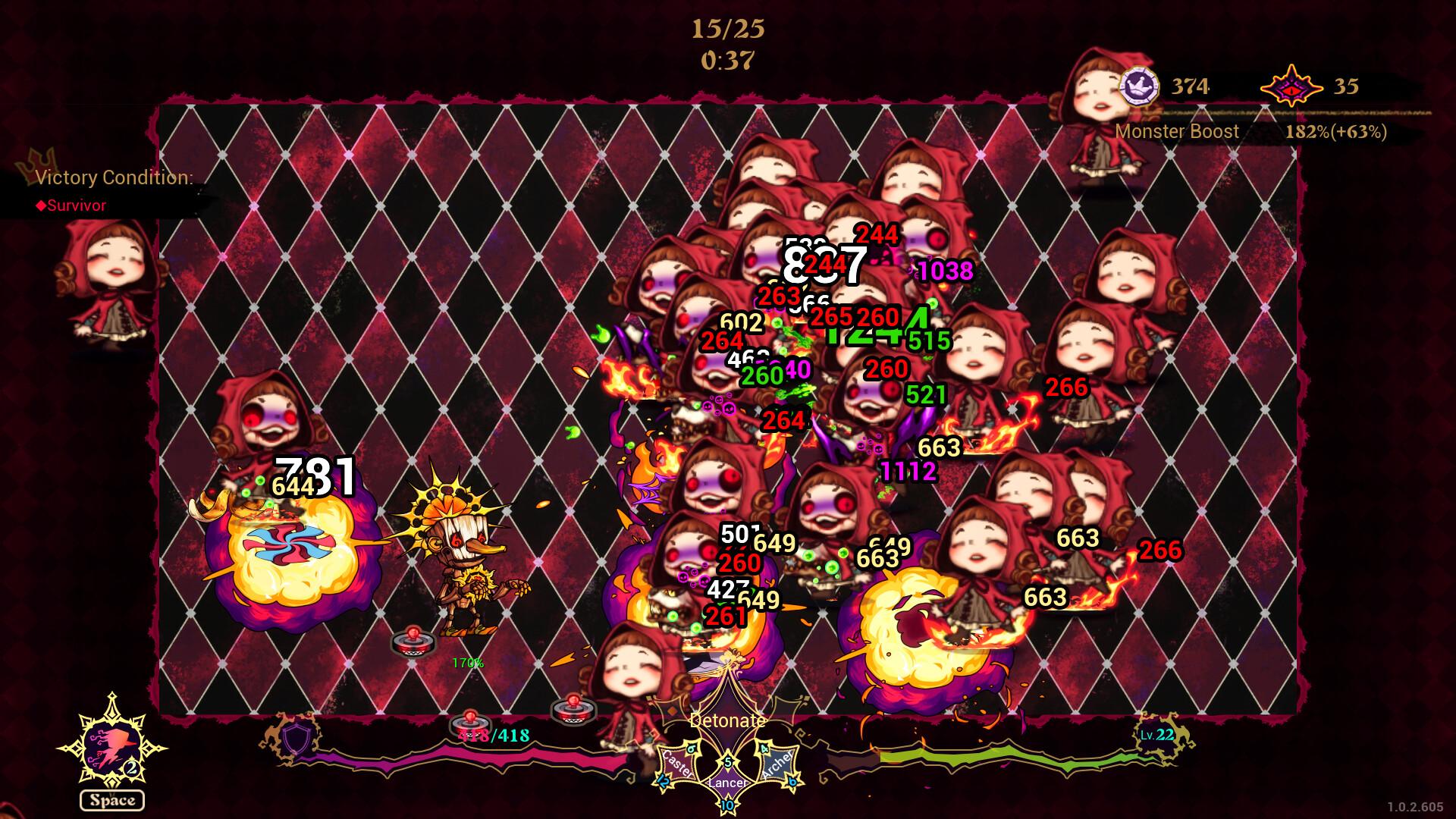This screenshot has height=819, width=1456.
Task: Select the 15/25 wave counter
Action: point(727,30)
